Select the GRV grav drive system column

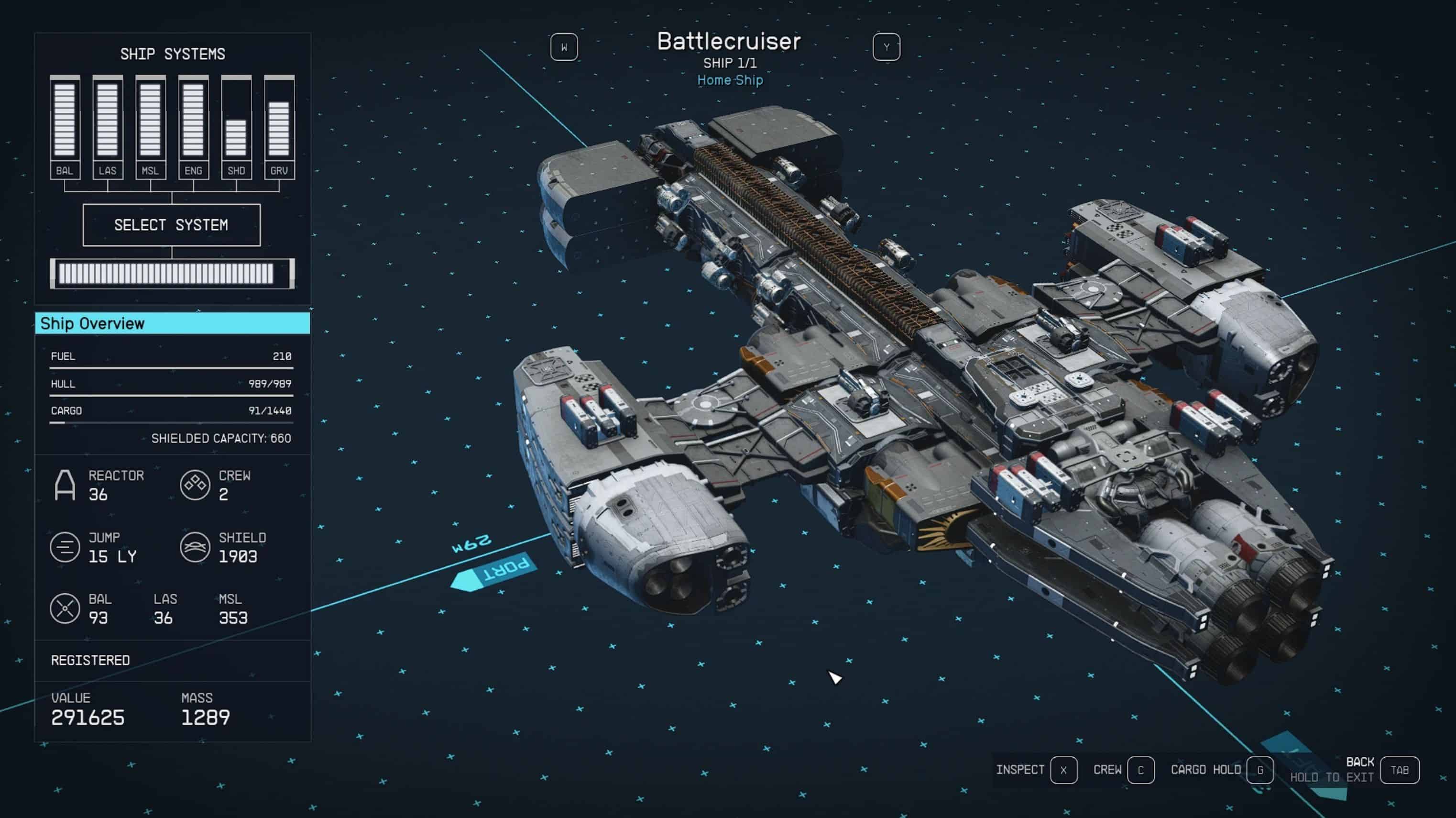[279, 128]
